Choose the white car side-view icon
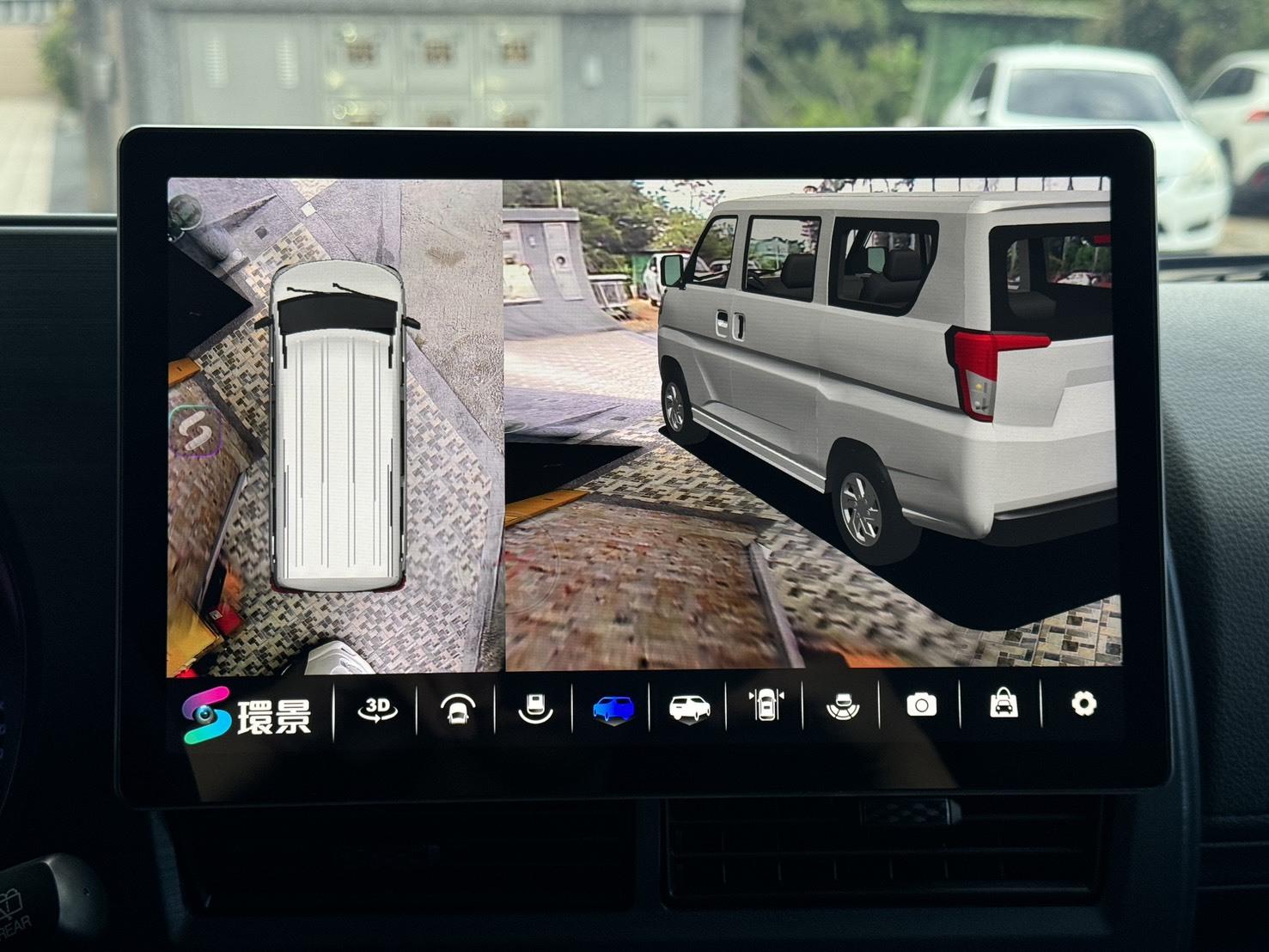The width and height of the screenshot is (1269, 952). pos(689,709)
